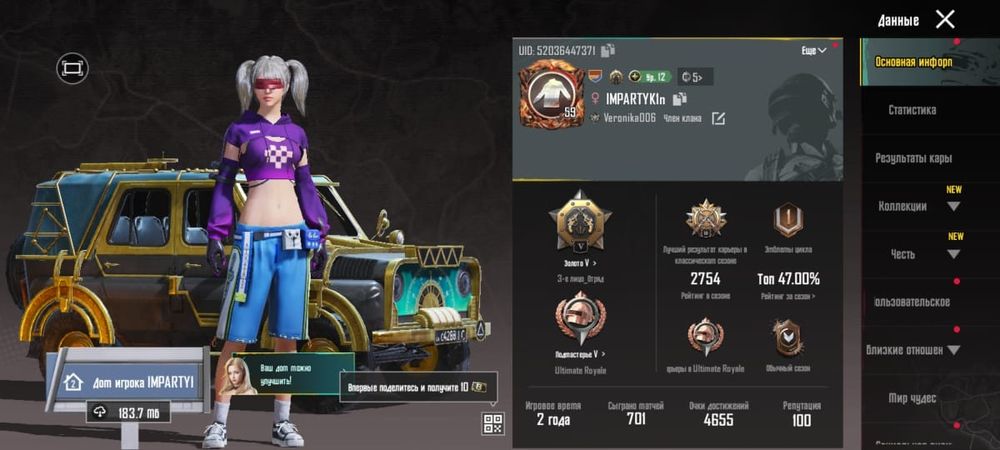Copy the IMPARTYKIn nickname
Screen dimensions: 1000x450
[680, 98]
